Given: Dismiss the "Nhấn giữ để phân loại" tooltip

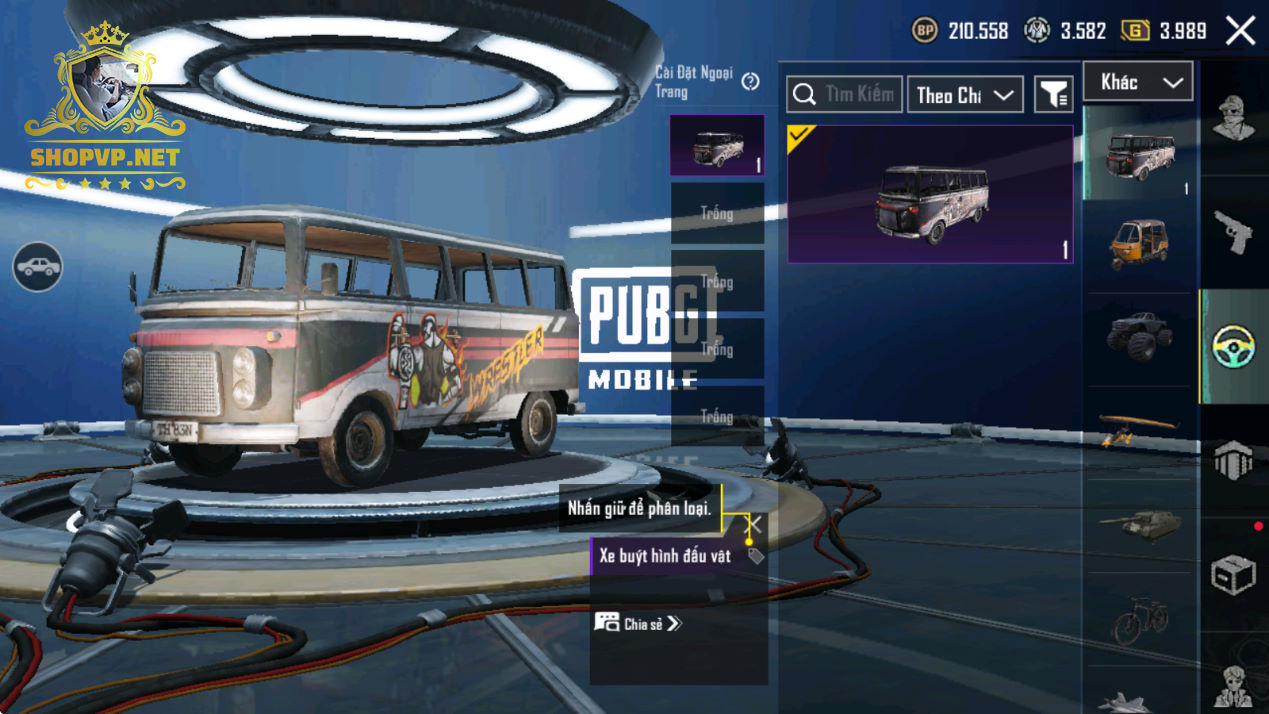Looking at the screenshot, I should (754, 524).
